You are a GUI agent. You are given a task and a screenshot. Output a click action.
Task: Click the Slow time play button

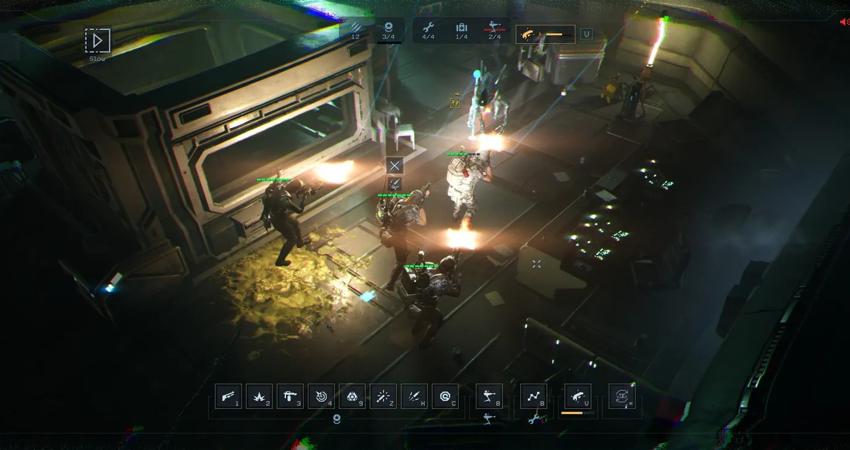(x=97, y=41)
